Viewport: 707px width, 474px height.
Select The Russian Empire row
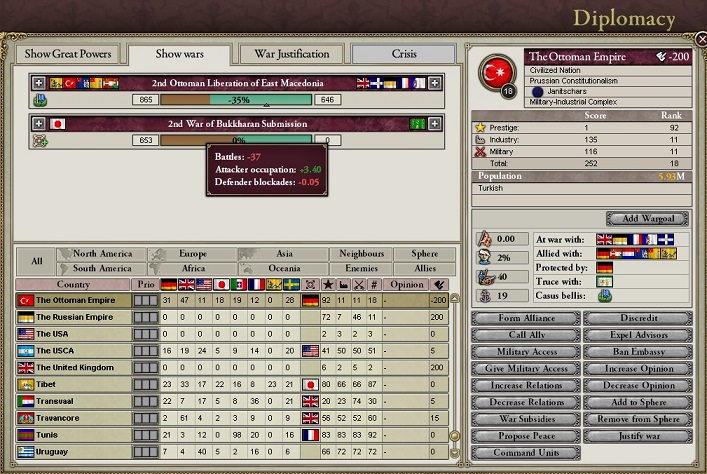click(75, 317)
